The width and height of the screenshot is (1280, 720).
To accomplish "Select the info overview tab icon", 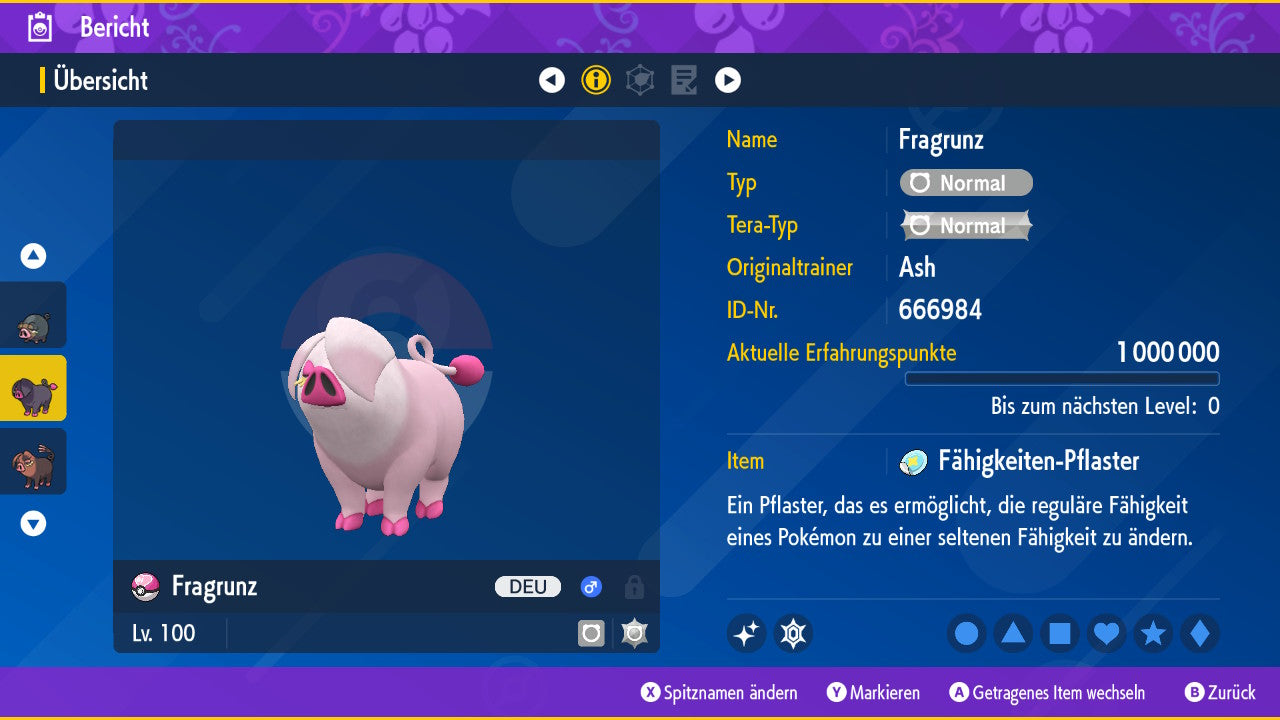I will coord(596,80).
